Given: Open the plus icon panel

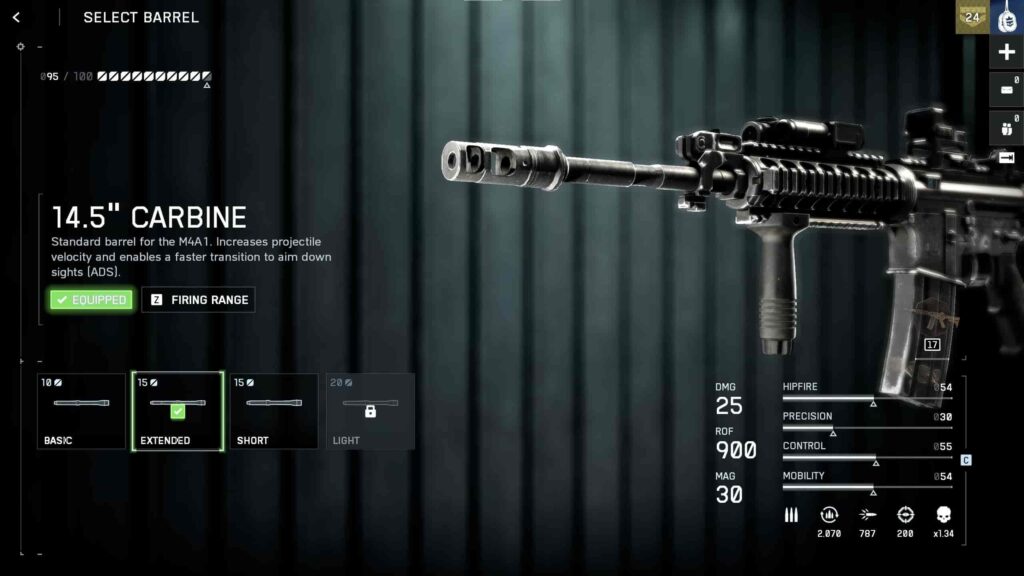Looking at the screenshot, I should click(x=1006, y=52).
